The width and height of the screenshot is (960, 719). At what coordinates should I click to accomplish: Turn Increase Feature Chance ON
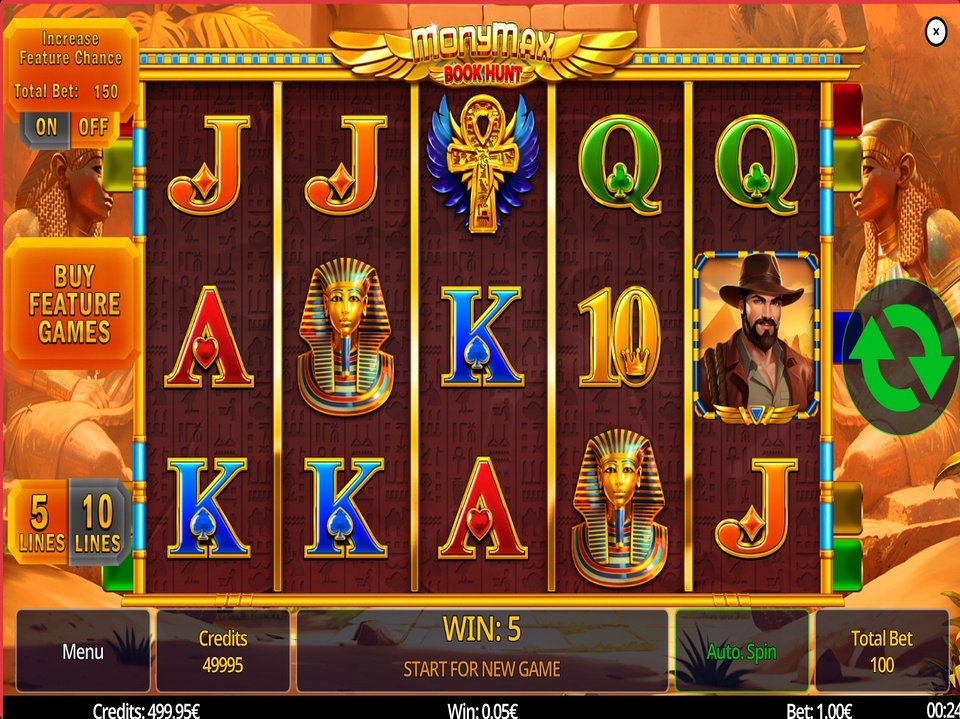46,127
